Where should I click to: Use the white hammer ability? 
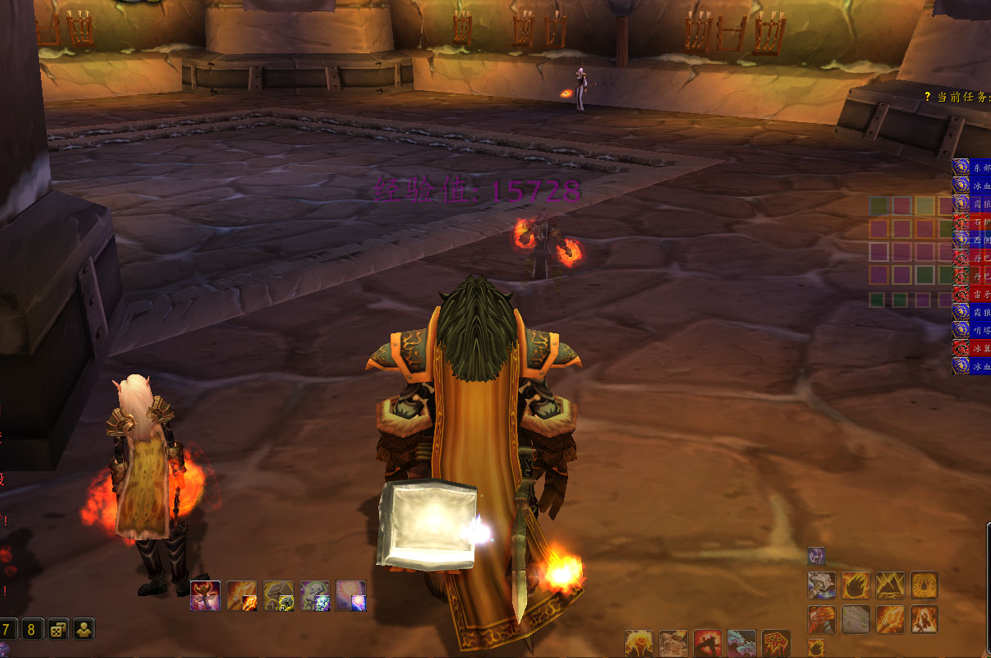[x=822, y=585]
